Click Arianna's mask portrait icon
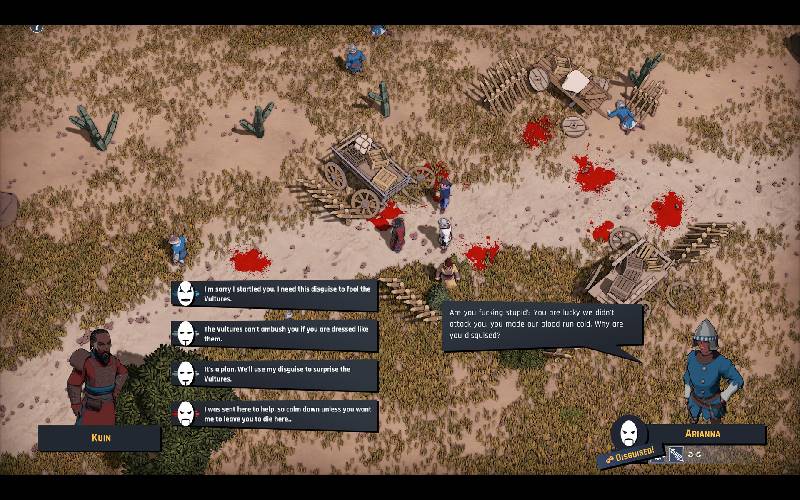This screenshot has width=800, height=500. coord(628,432)
